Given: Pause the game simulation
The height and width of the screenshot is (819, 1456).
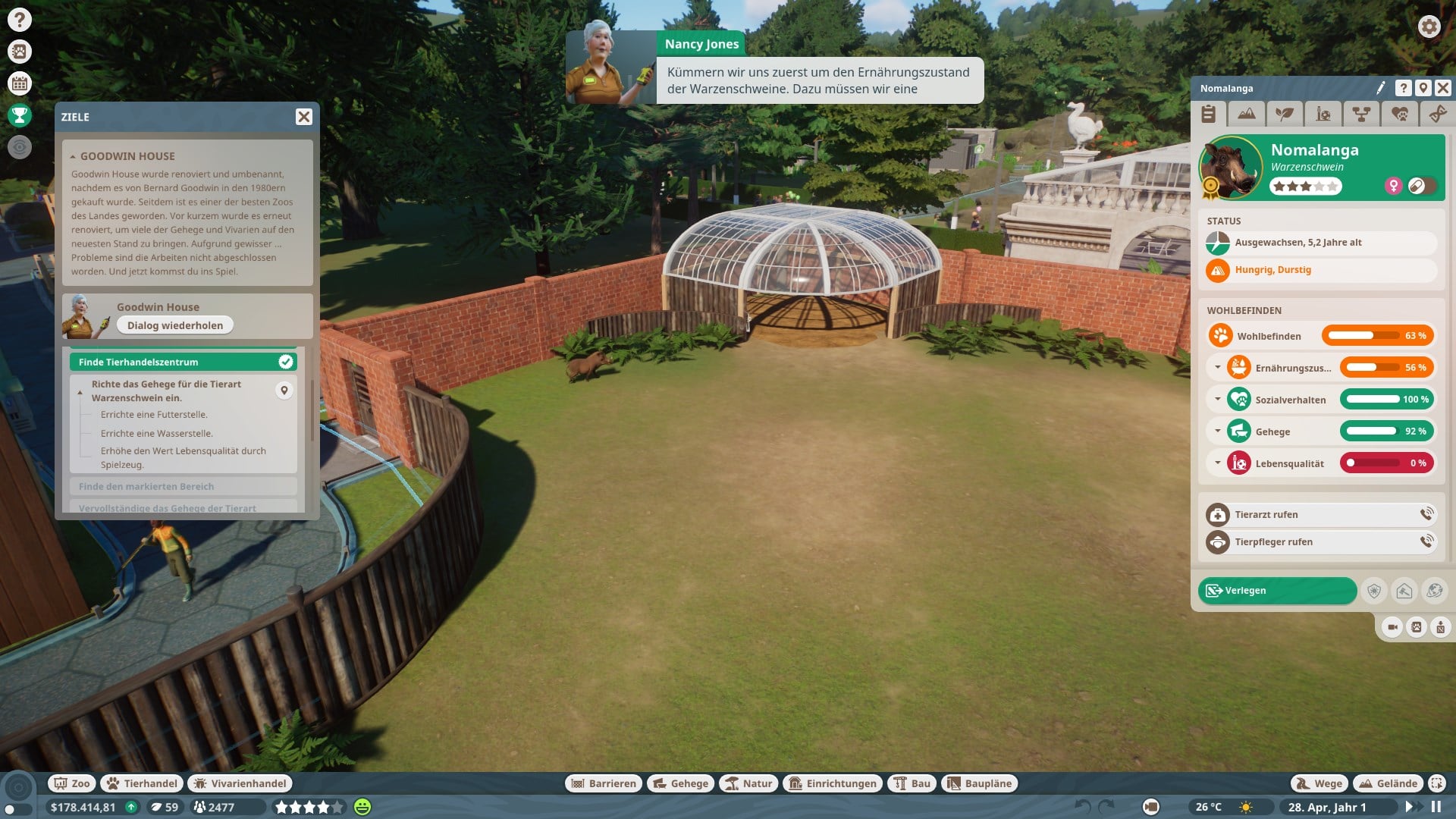Looking at the screenshot, I should pos(1436,807).
